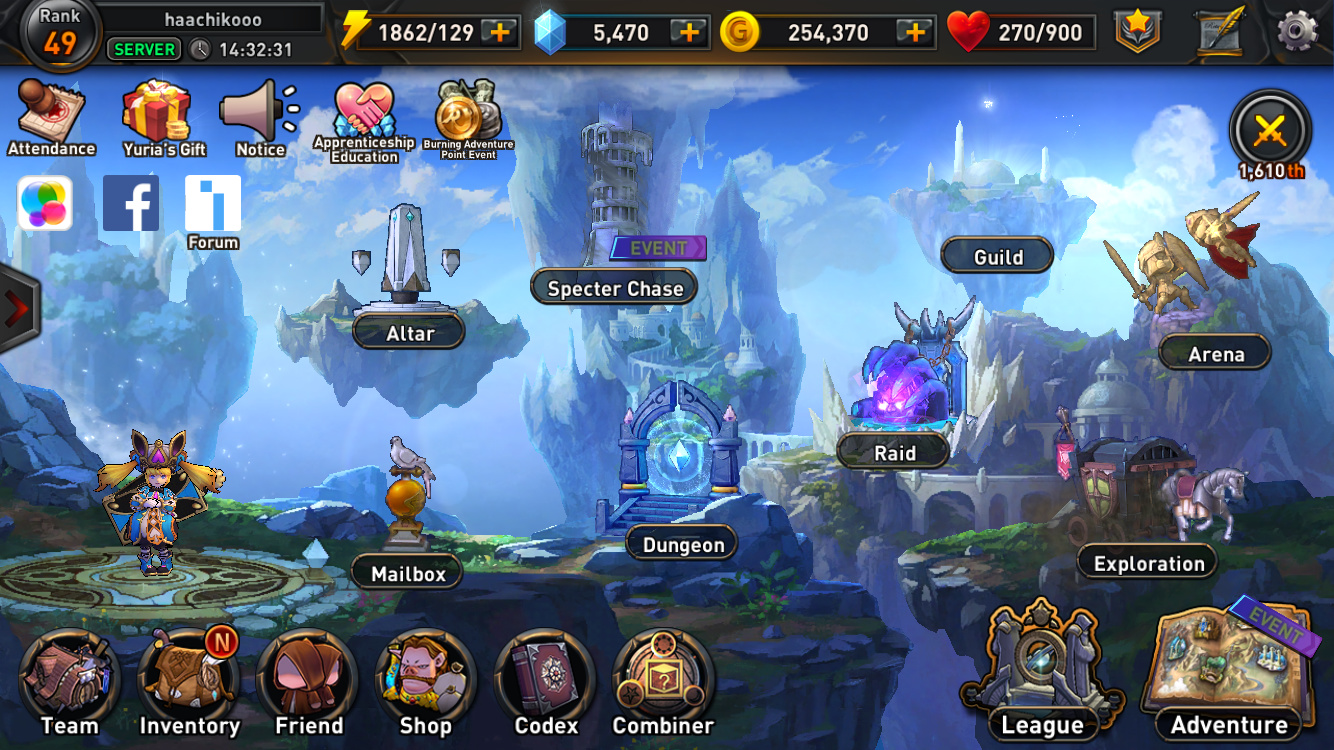Enter the Arena
The width and height of the screenshot is (1334, 750).
click(1215, 354)
